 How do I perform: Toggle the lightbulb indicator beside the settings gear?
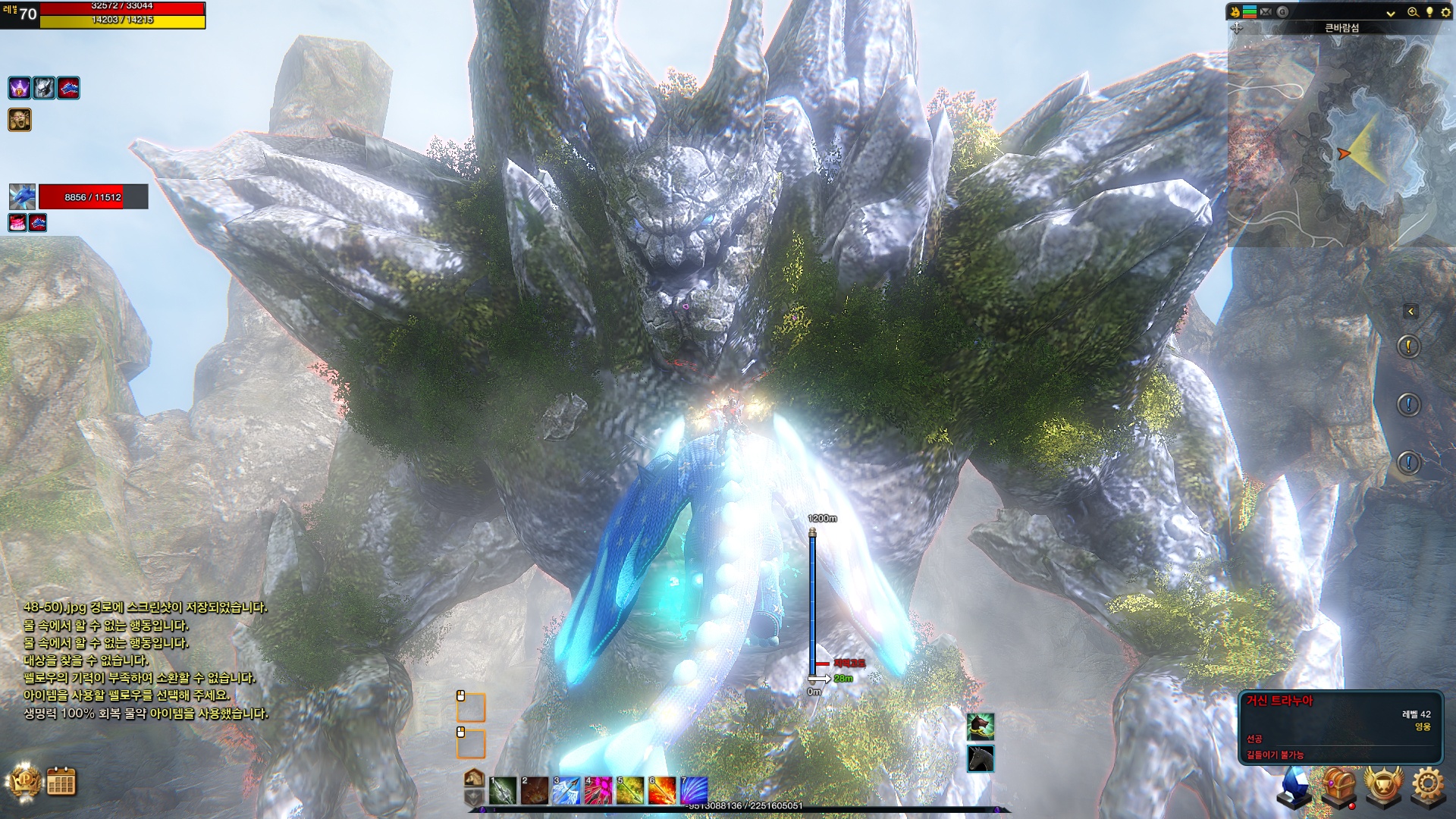1430,13
